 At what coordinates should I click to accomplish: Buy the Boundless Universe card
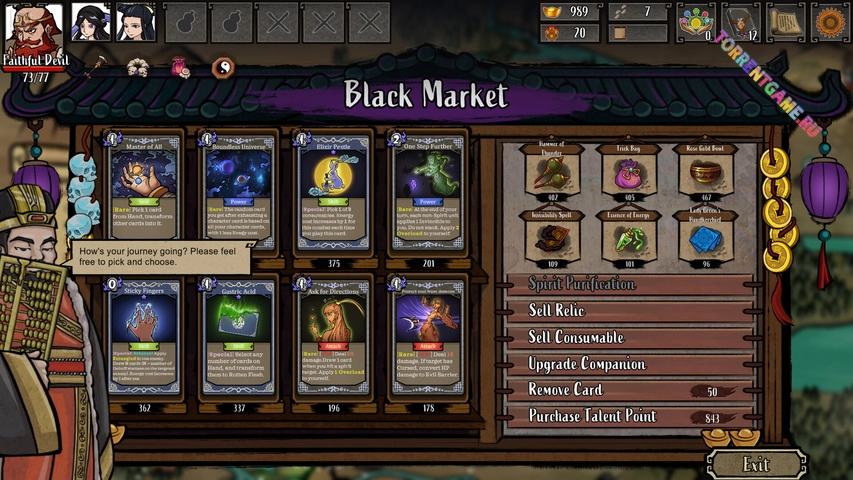click(x=237, y=193)
